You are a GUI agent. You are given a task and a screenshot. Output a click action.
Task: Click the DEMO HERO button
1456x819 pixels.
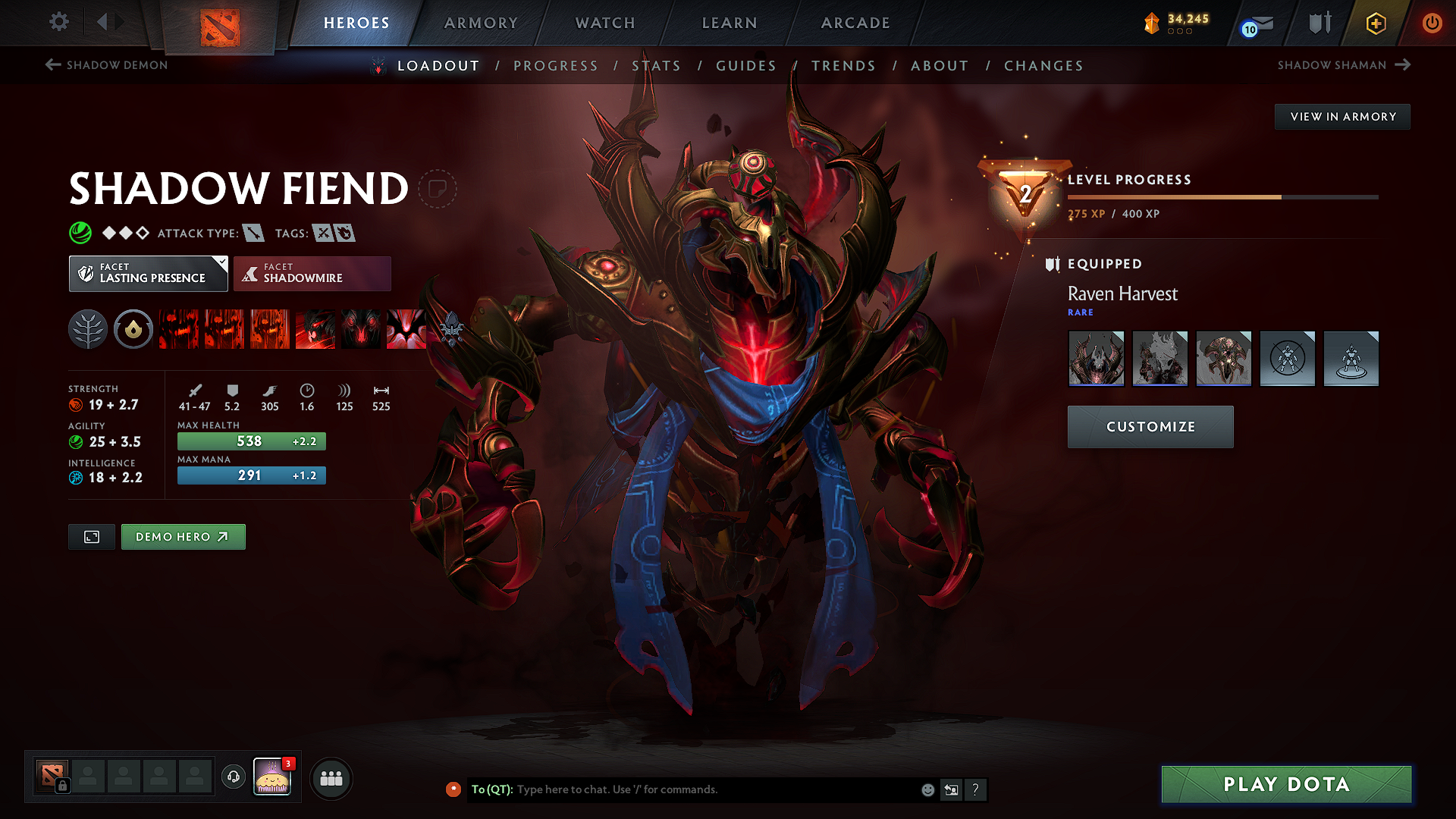click(x=183, y=536)
